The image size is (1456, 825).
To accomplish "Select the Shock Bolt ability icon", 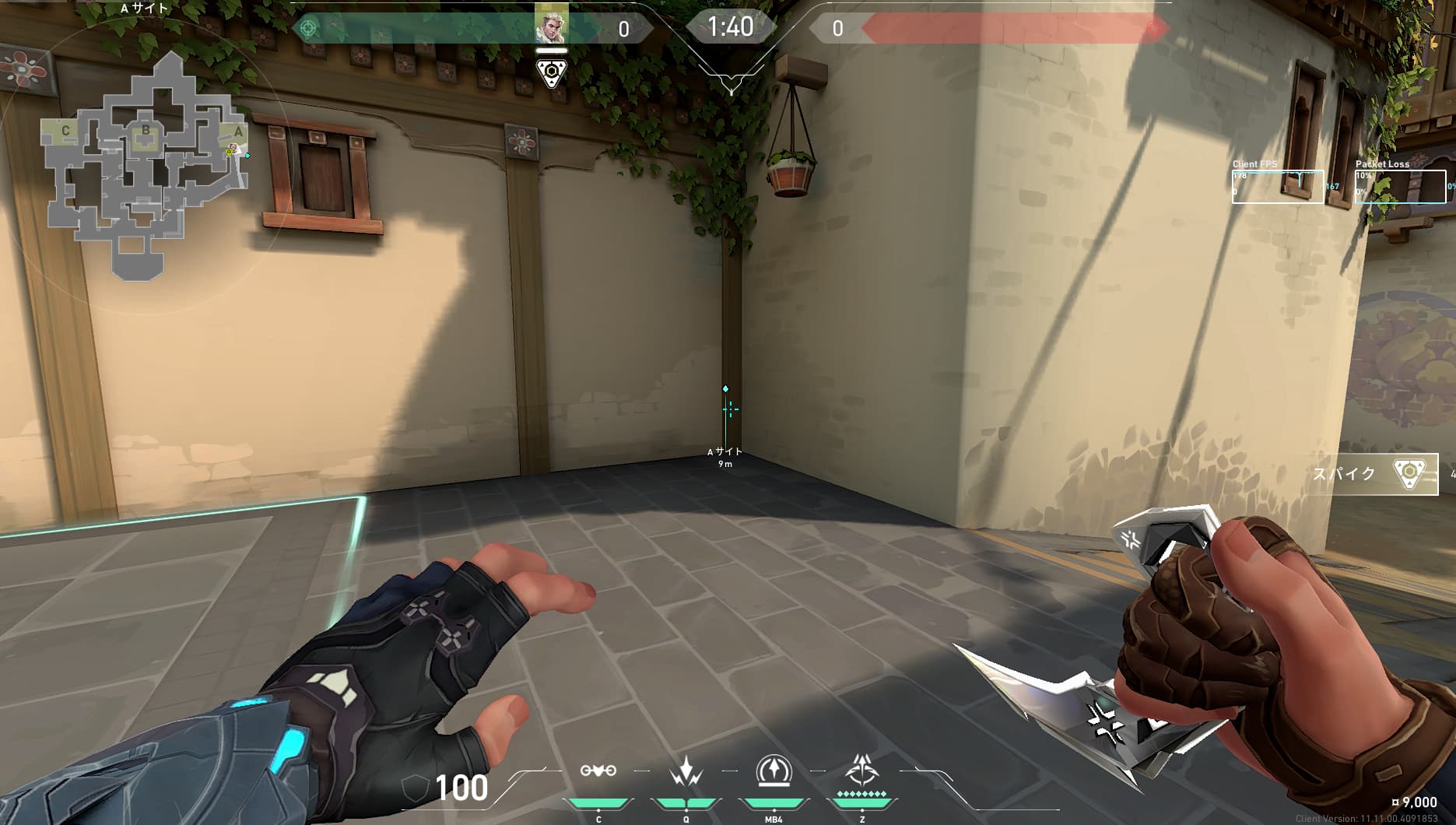I will [x=686, y=771].
